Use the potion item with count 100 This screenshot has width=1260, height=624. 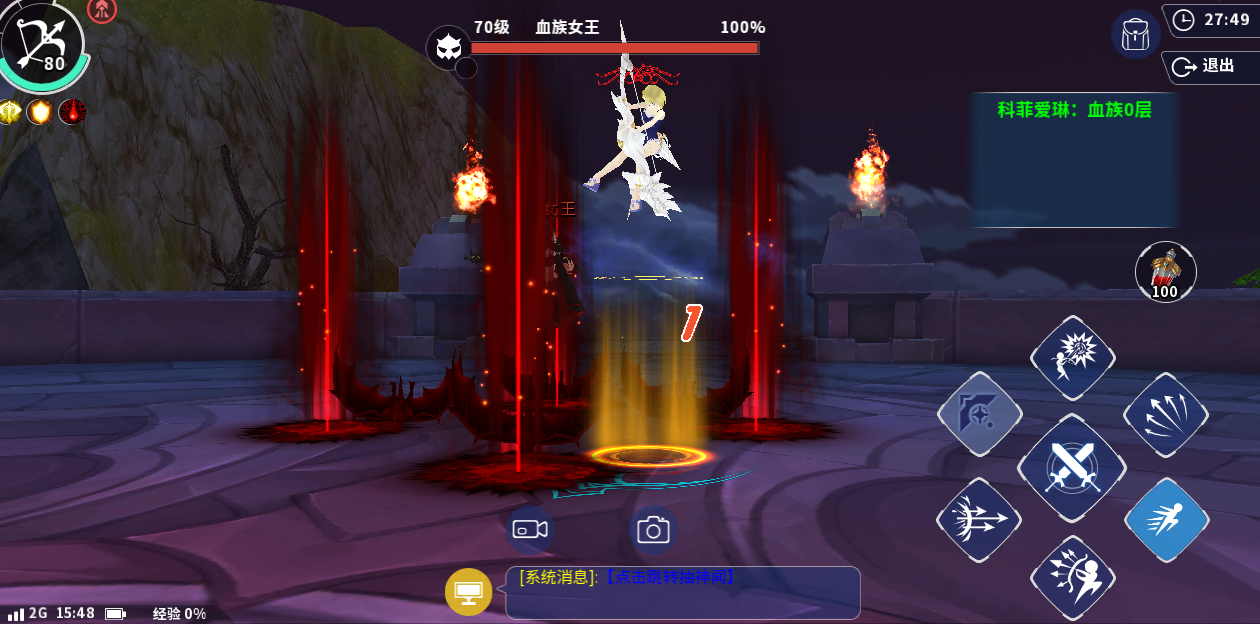1165,271
